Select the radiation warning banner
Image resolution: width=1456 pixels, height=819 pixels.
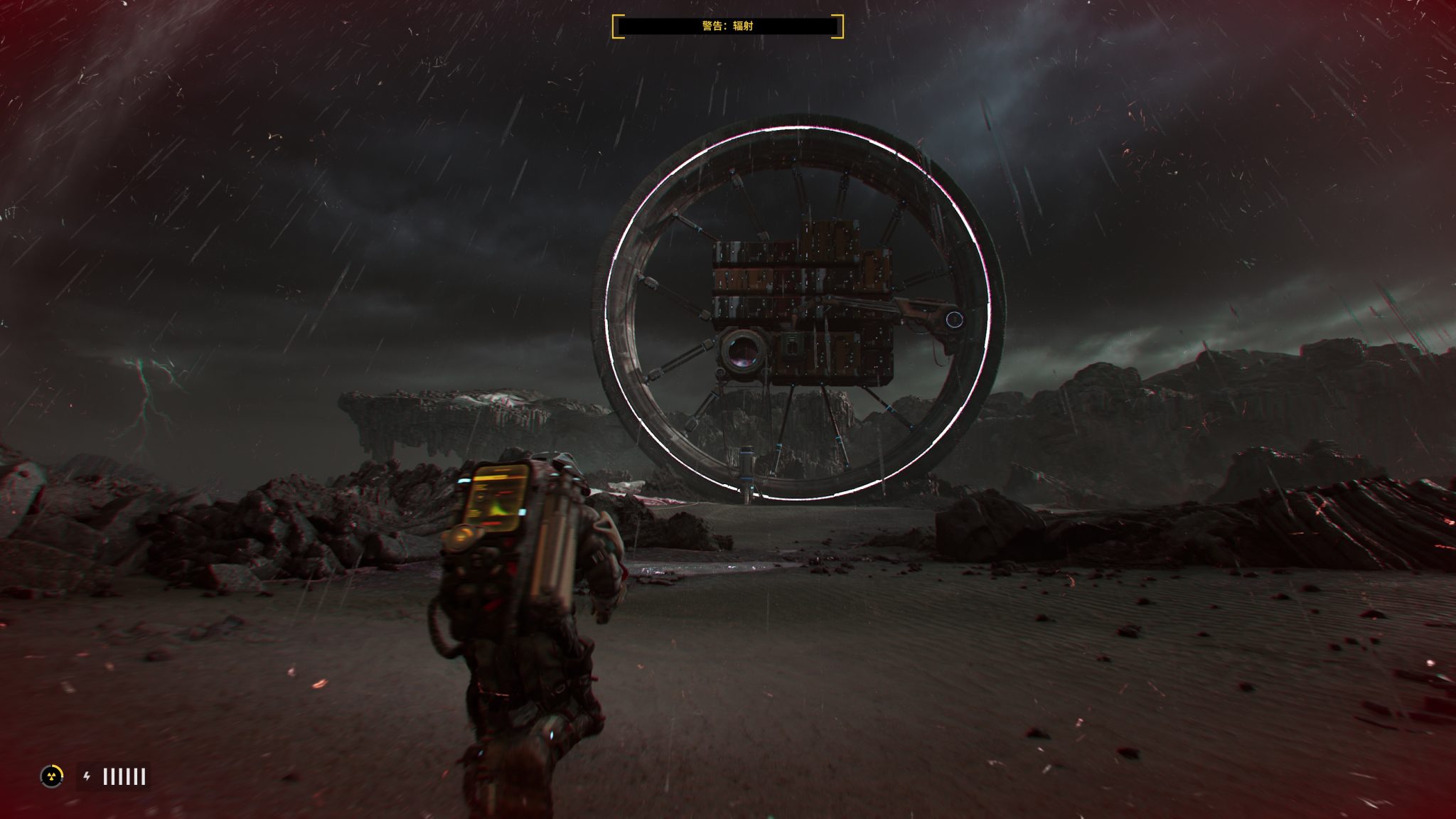click(727, 26)
